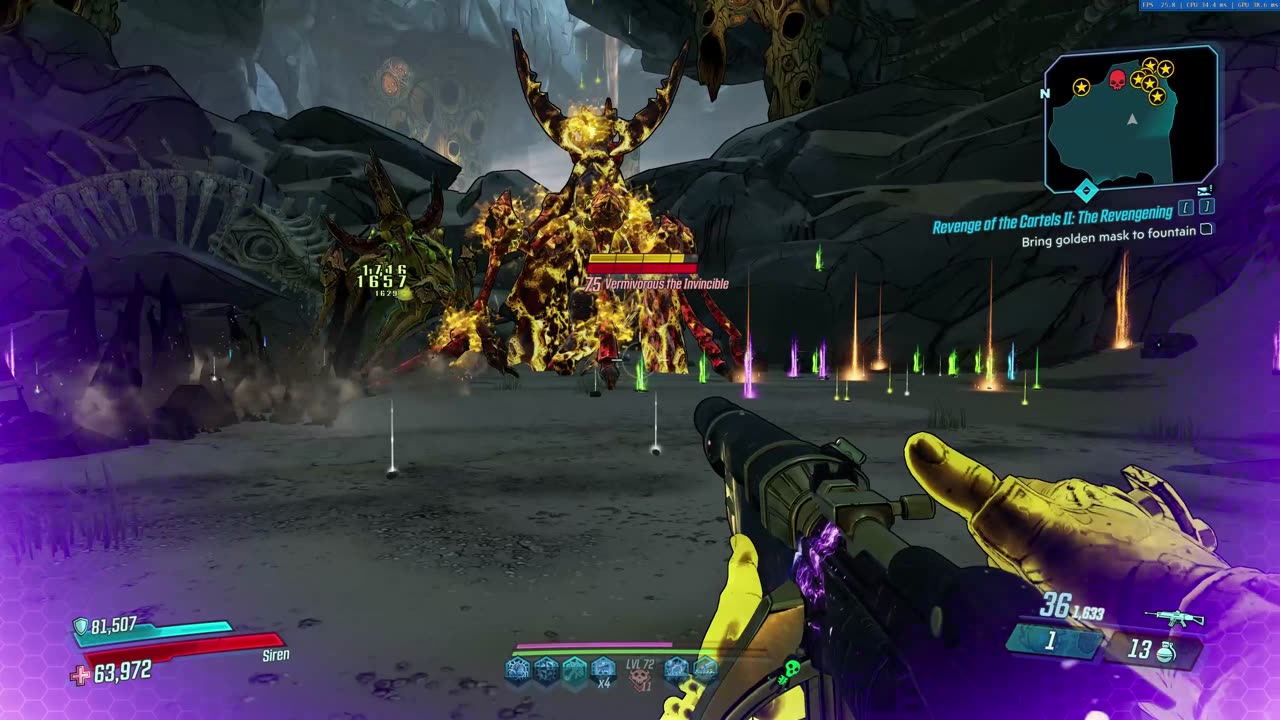This screenshot has width=1280, height=720.
Task: Click the cyan diamond marker below the minimap
Action: (x=1086, y=189)
